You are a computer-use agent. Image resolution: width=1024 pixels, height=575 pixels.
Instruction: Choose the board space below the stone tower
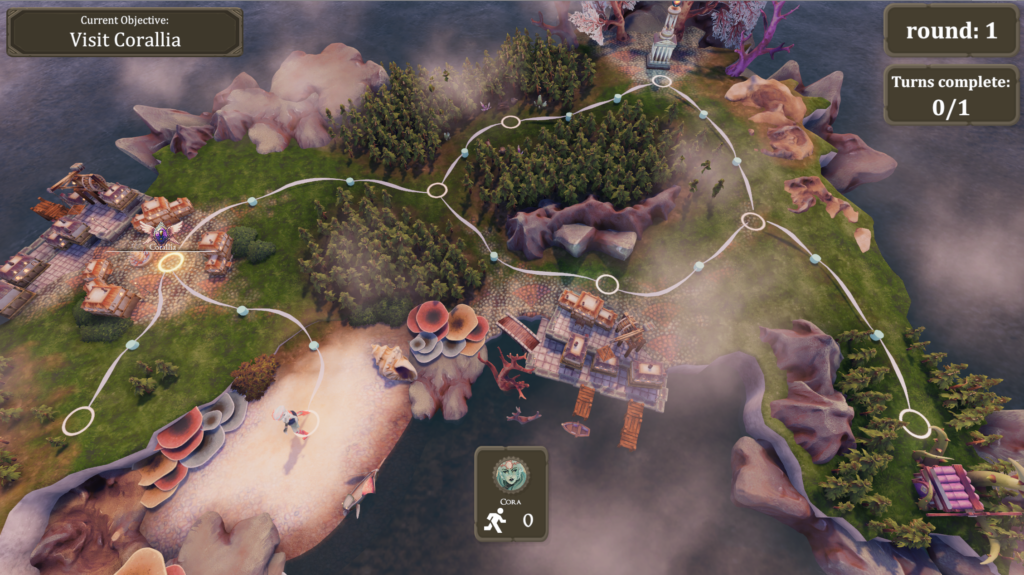coord(660,82)
